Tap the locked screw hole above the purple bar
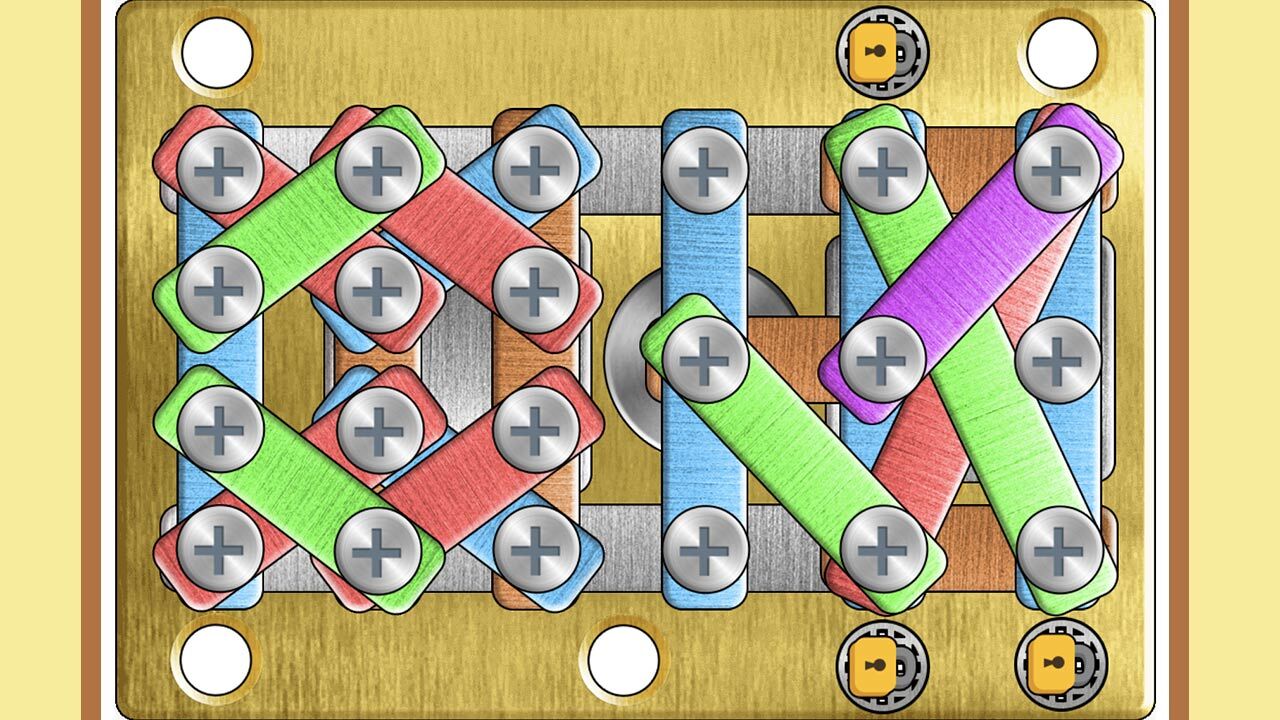 tap(882, 54)
